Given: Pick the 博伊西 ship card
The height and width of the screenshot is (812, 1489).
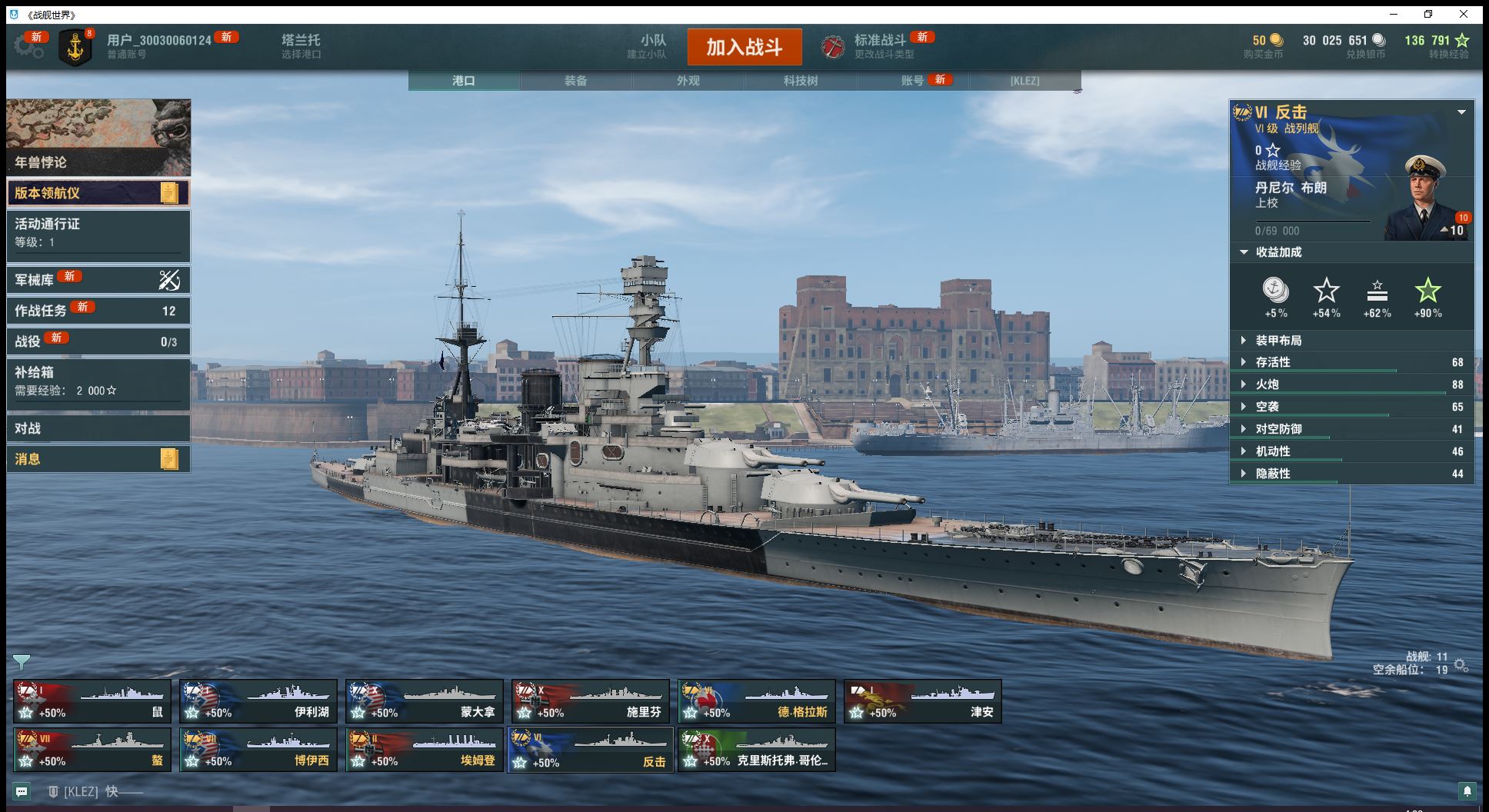Looking at the screenshot, I should pyautogui.click(x=258, y=750).
